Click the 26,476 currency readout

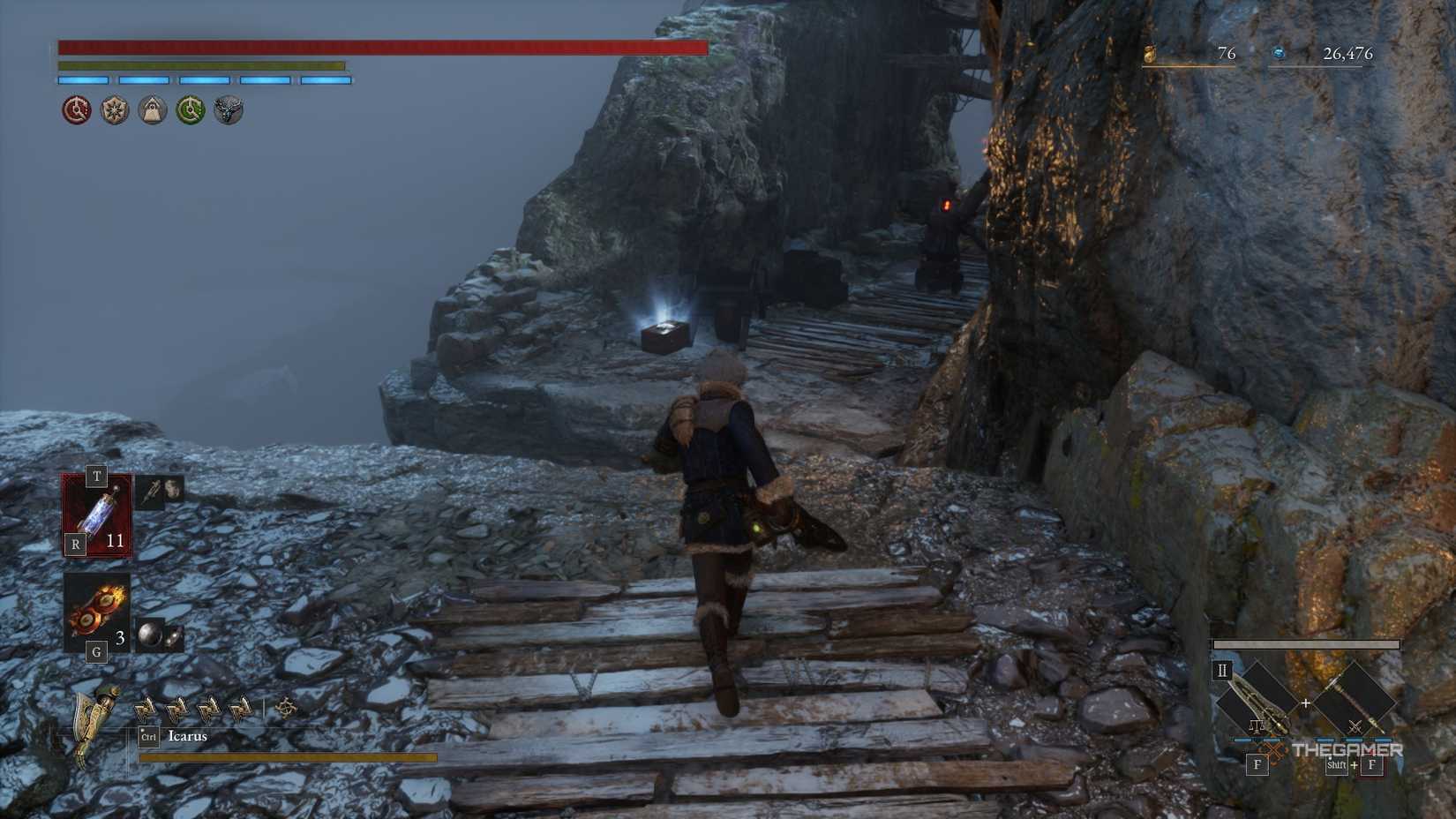[1347, 53]
